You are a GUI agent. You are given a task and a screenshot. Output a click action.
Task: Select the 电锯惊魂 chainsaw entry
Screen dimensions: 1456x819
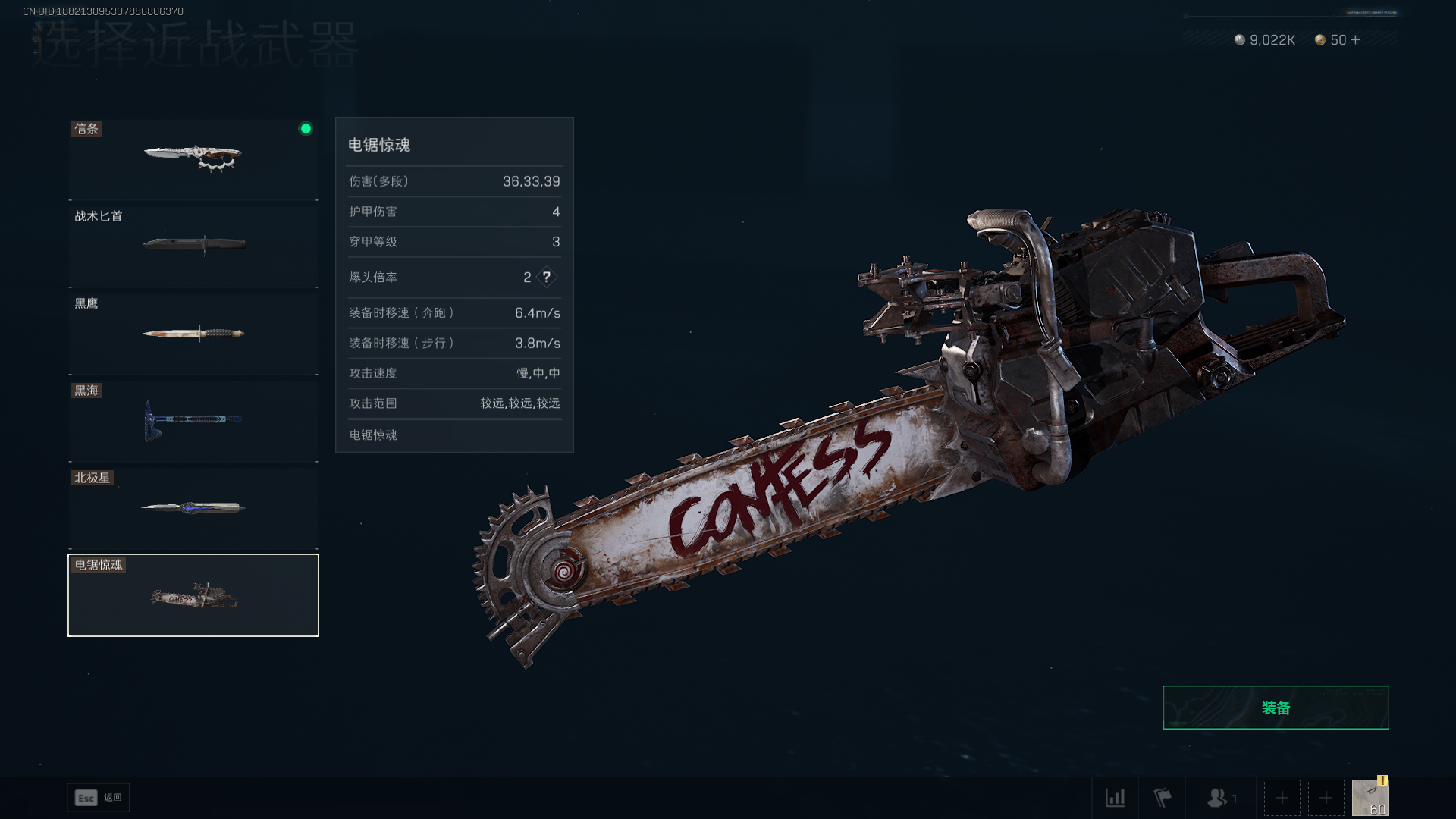click(x=193, y=595)
